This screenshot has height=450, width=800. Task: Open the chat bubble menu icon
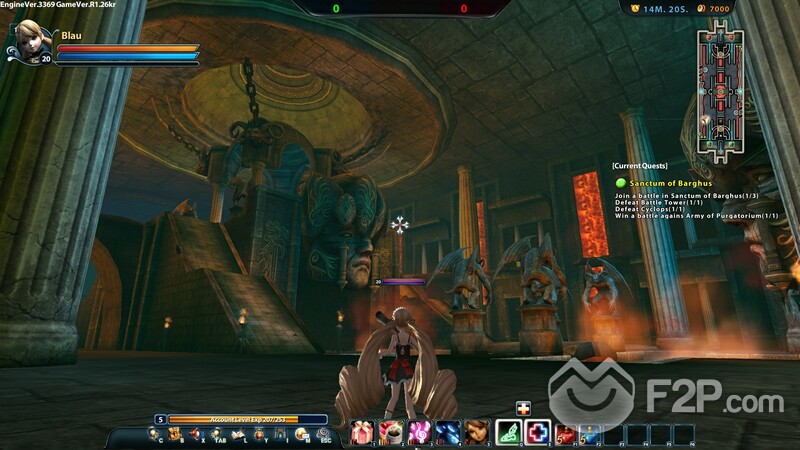(302, 434)
